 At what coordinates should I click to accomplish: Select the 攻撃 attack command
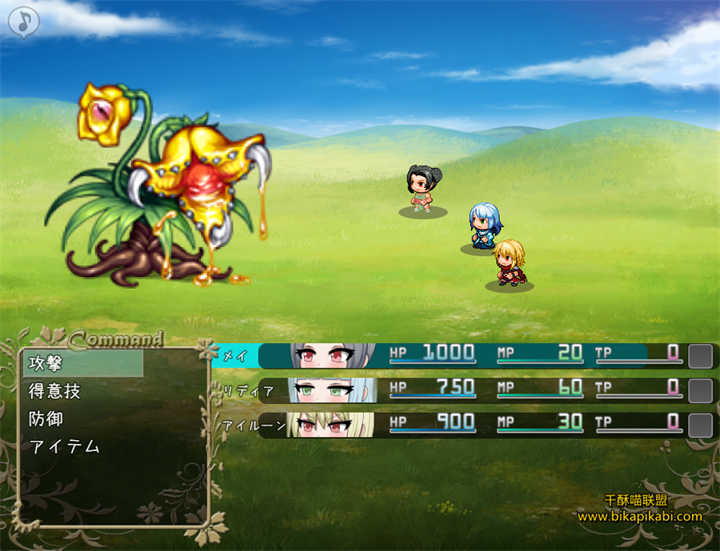[80, 364]
